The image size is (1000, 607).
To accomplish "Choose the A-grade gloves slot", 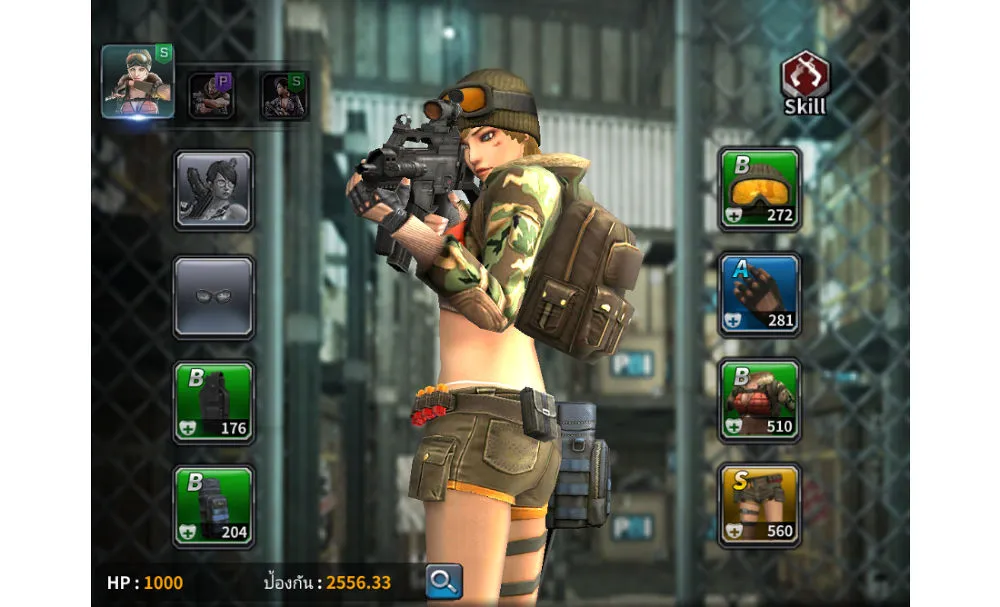I will (x=760, y=294).
